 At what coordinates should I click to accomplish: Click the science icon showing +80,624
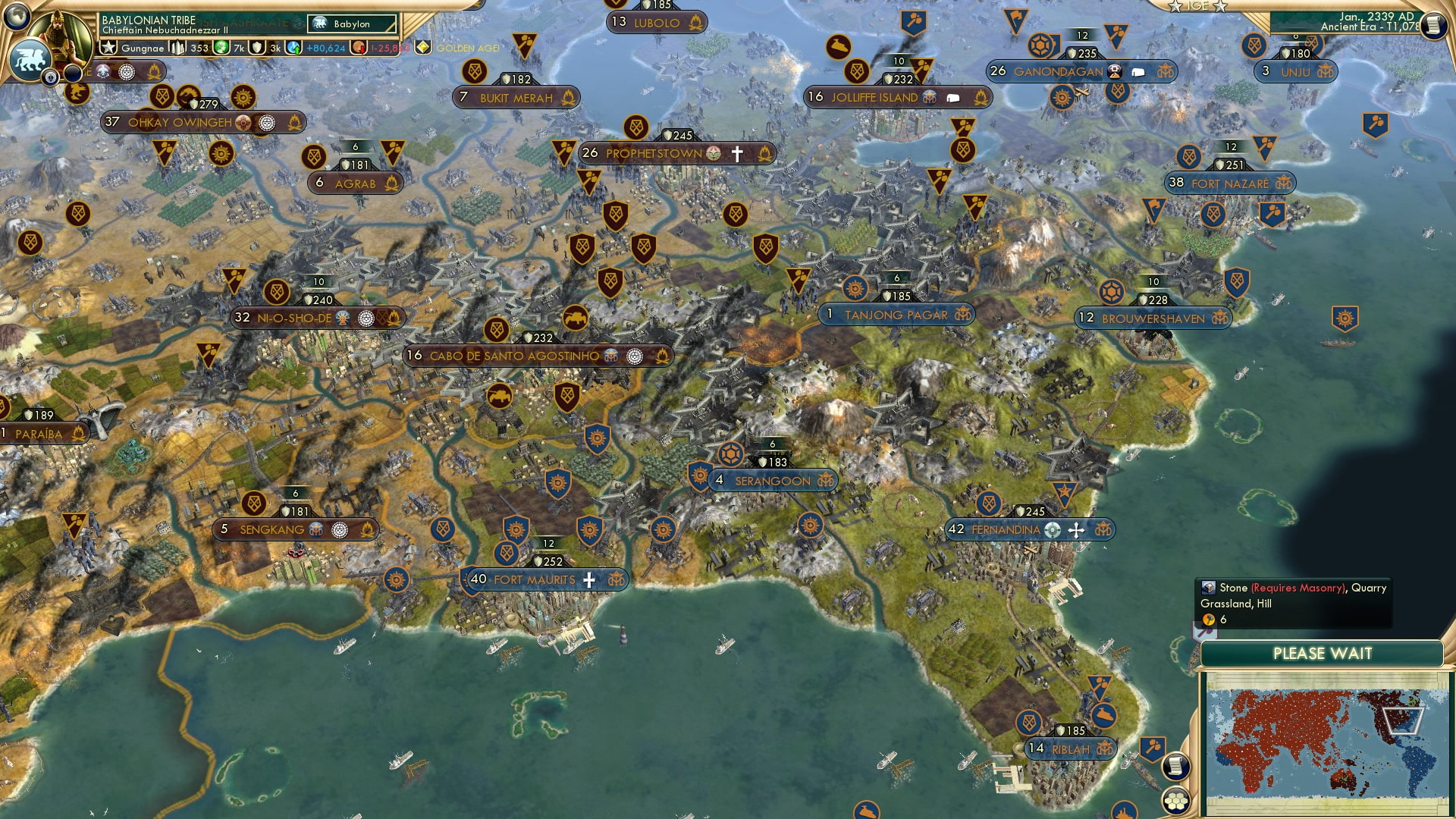[294, 48]
